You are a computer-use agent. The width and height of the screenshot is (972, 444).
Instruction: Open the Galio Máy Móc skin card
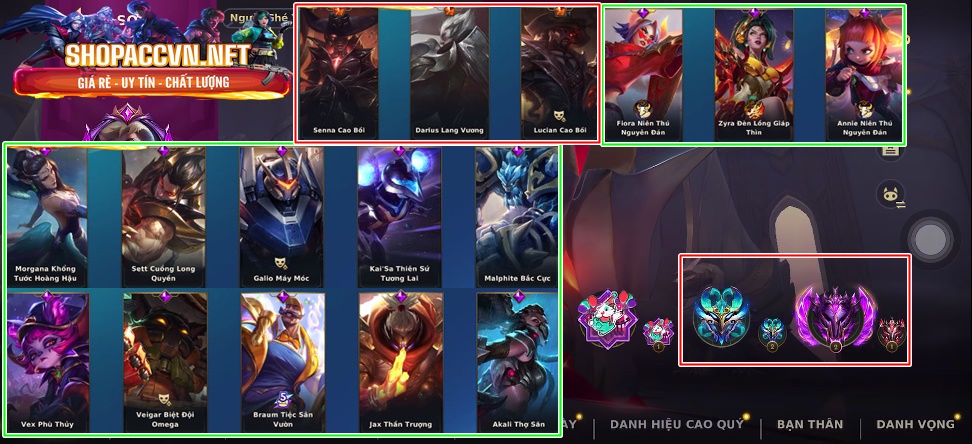click(282, 215)
